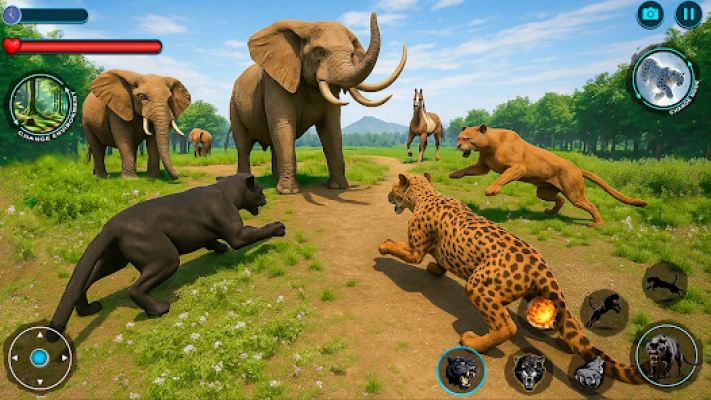Tap the large snarling panther attack button
The image size is (711, 400).
pos(667,355)
